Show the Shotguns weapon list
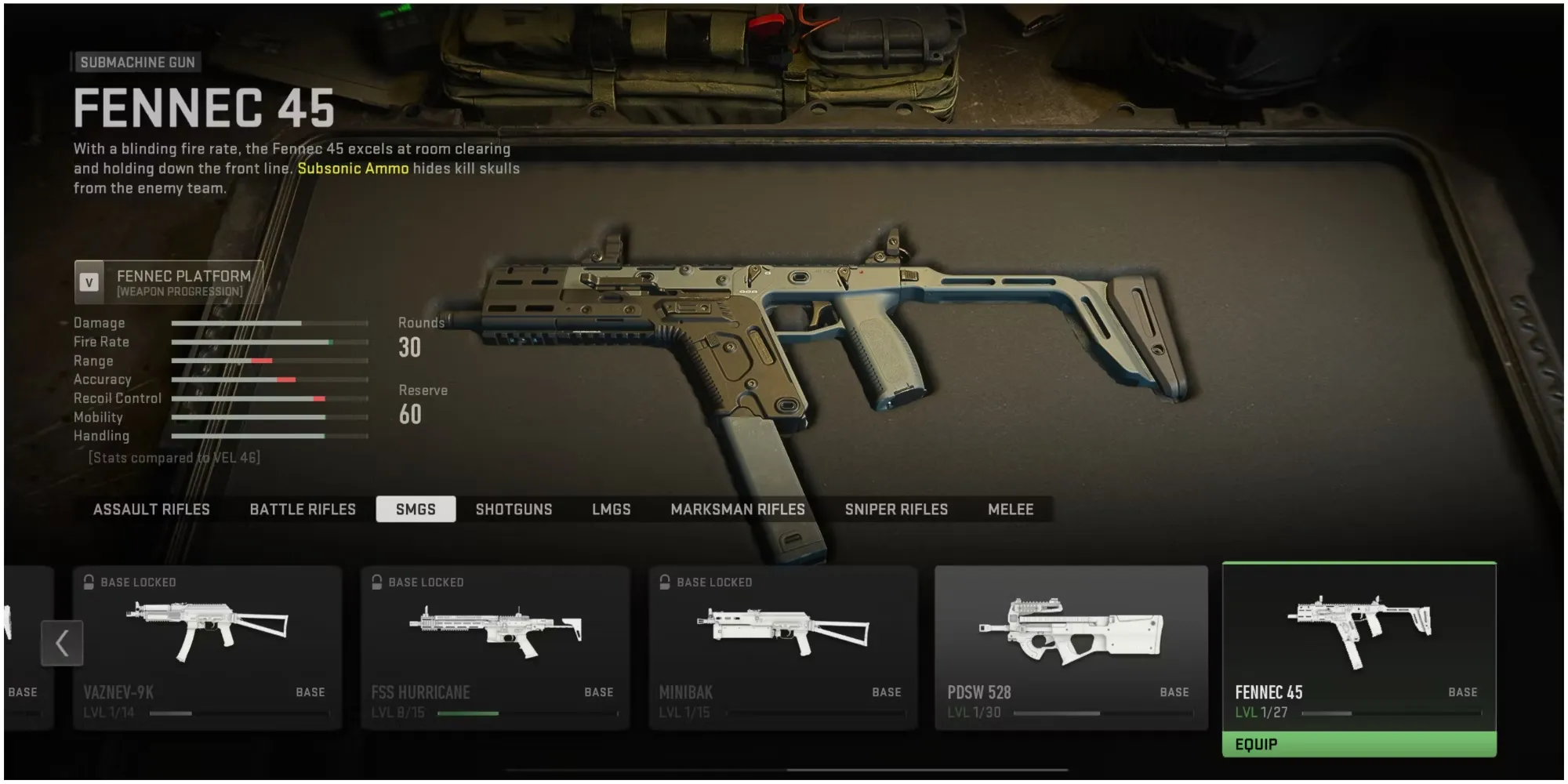The image size is (1568, 784). click(x=514, y=510)
